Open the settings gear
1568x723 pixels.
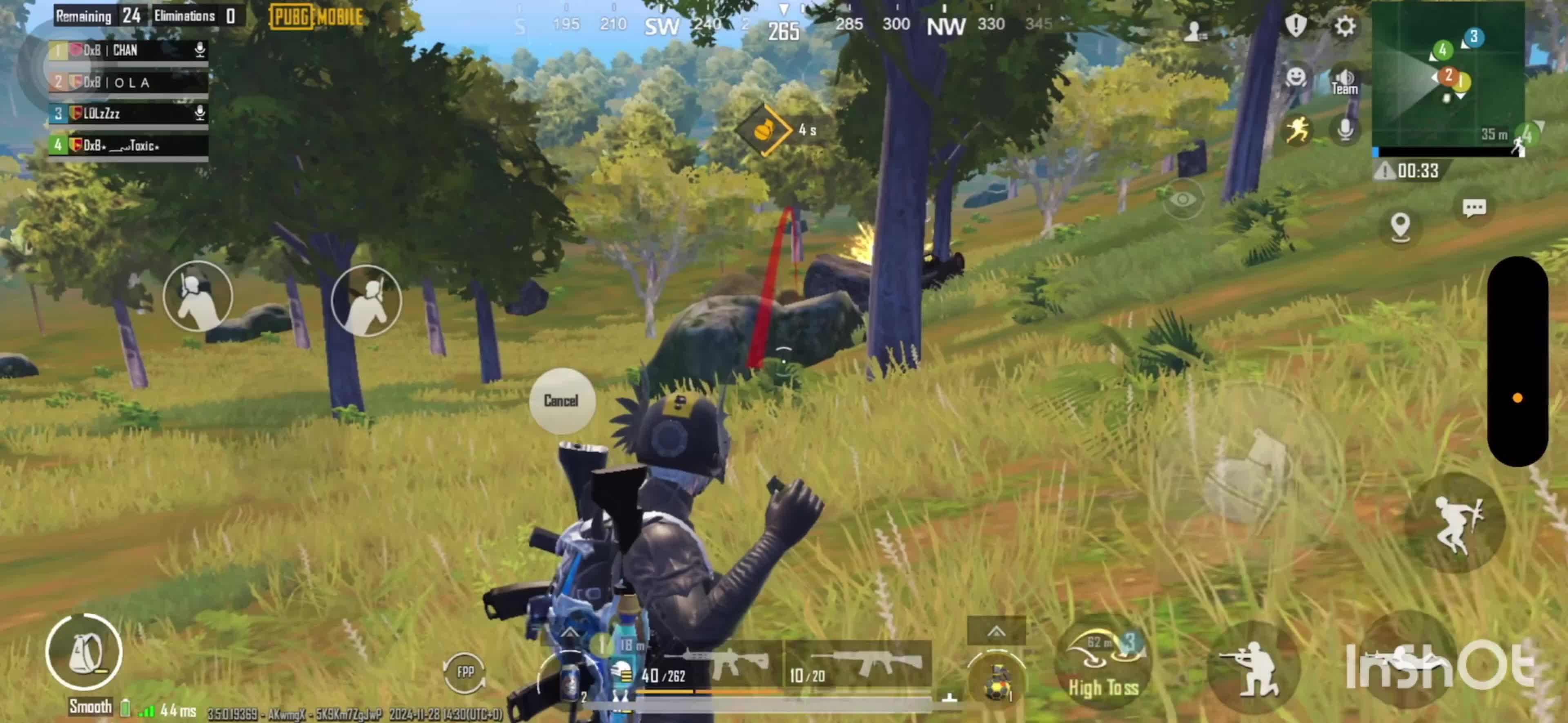[x=1345, y=26]
